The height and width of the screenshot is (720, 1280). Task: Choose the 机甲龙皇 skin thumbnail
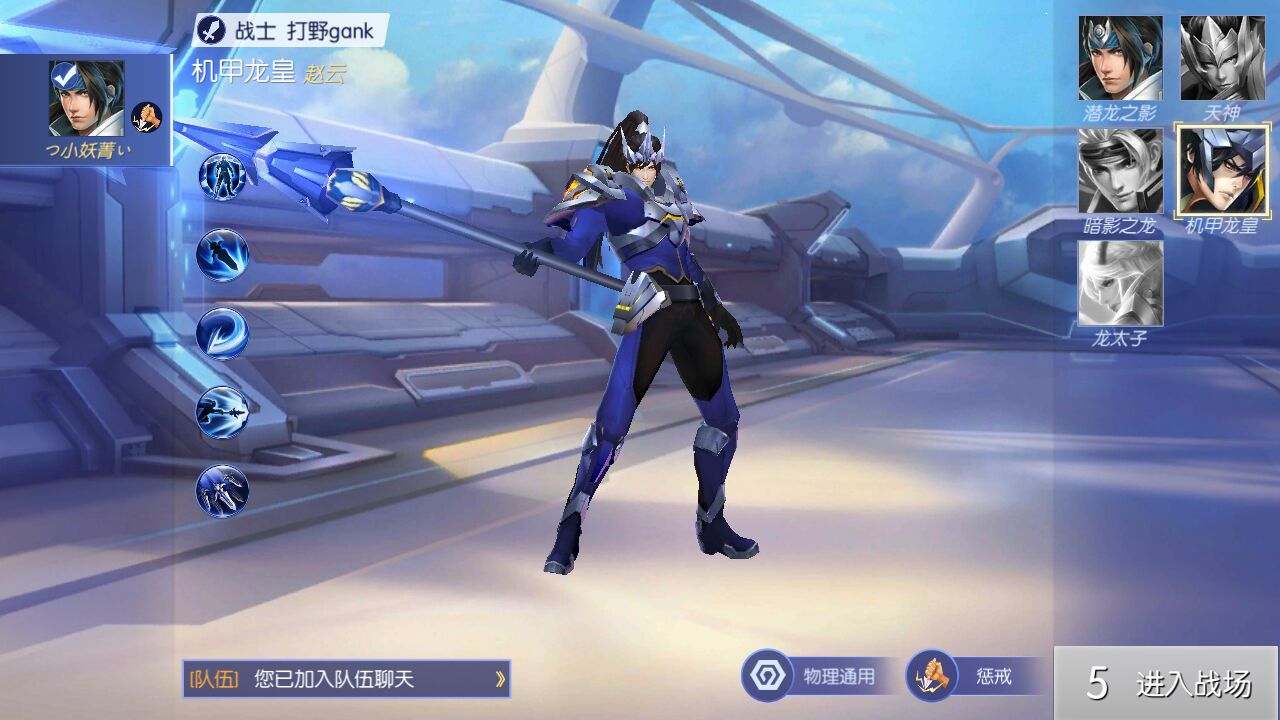click(x=1221, y=171)
